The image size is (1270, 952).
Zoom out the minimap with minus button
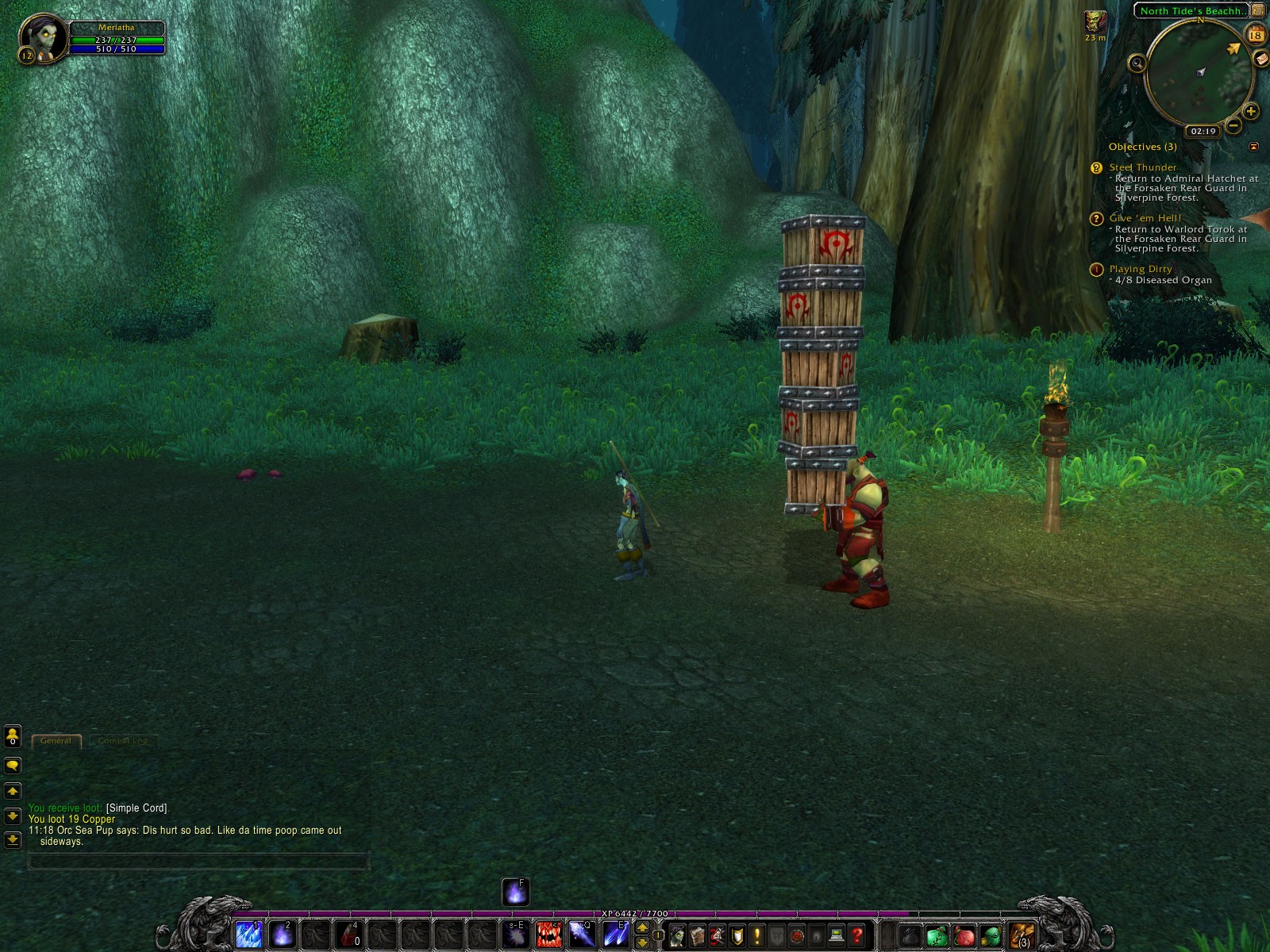click(1233, 125)
